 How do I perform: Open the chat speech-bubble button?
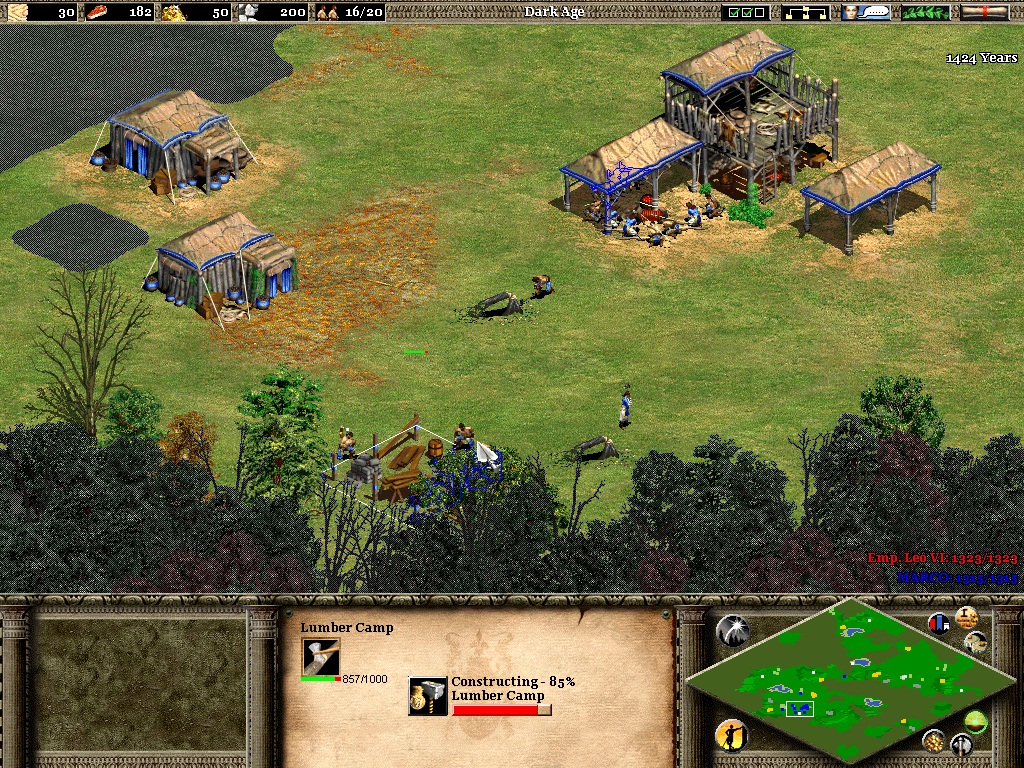click(x=866, y=12)
